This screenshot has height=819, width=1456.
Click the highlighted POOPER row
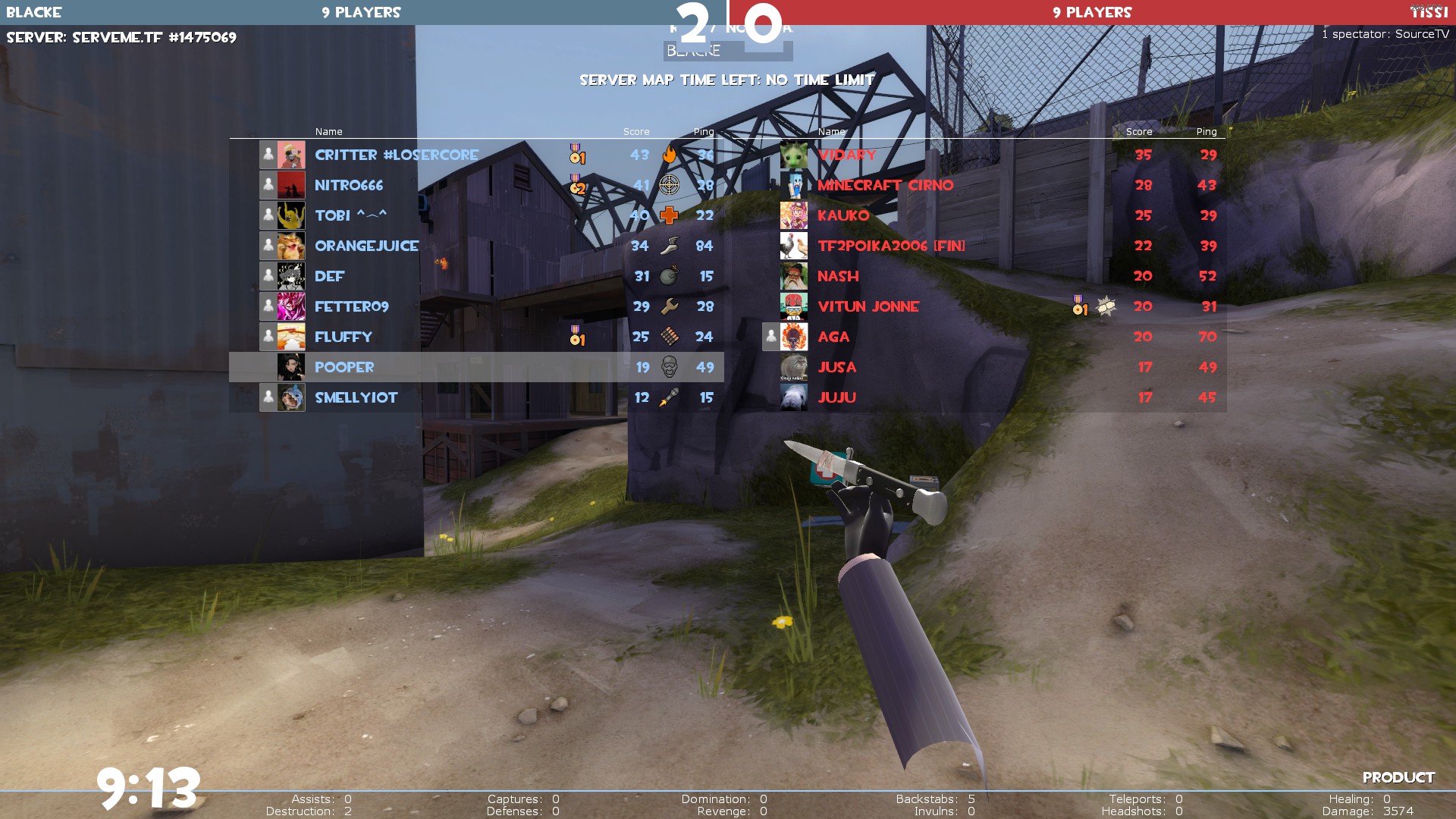coord(344,367)
